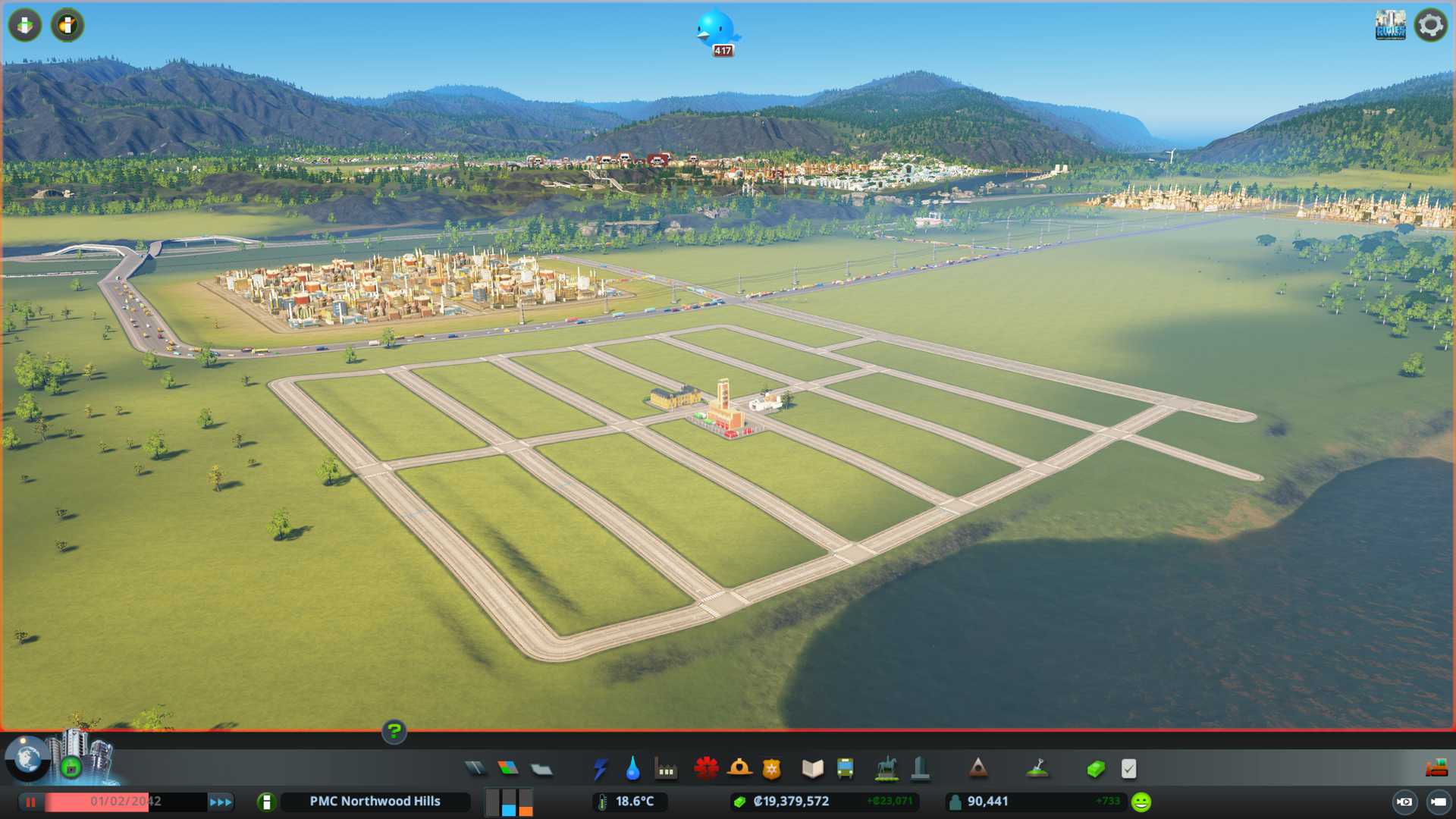Open the Electricity lightning bolt menu
This screenshot has height=819, width=1456.
(x=600, y=769)
